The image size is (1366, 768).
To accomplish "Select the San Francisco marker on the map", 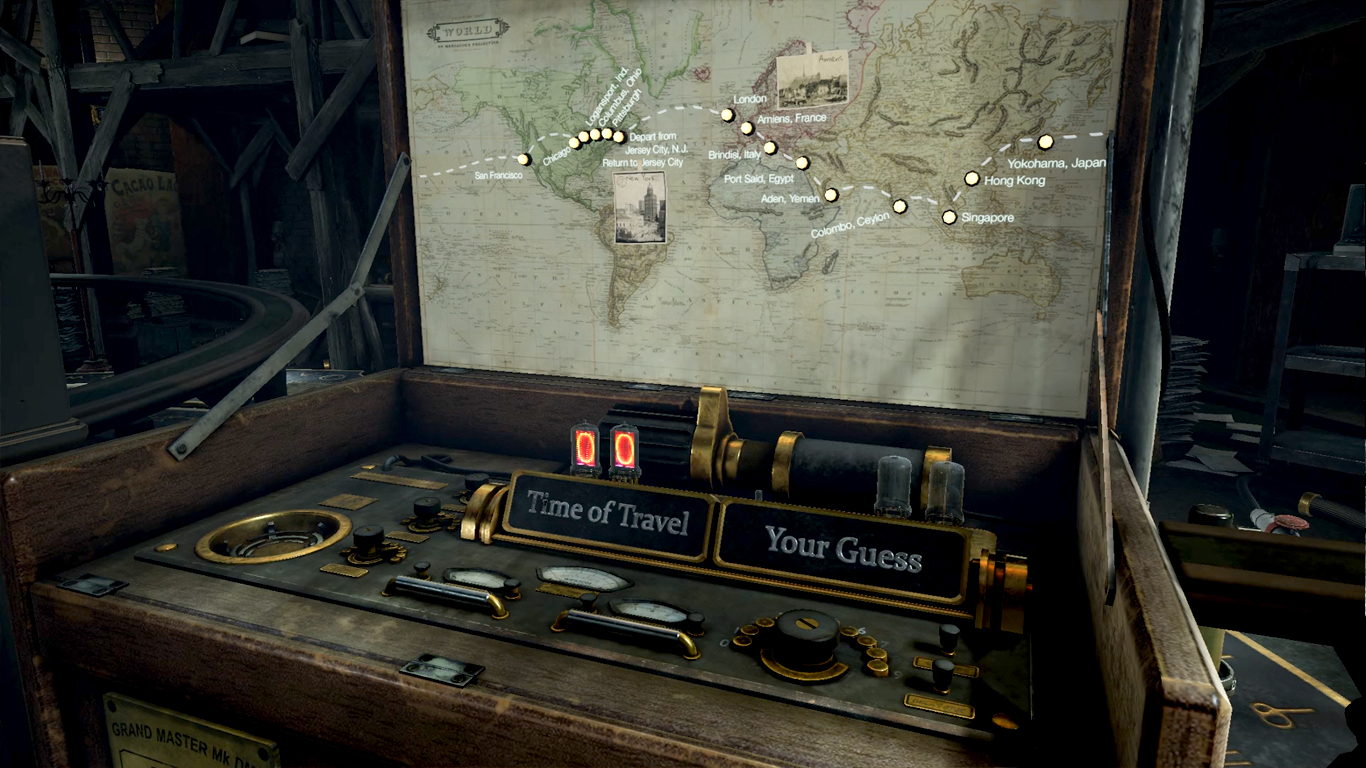I will 523,159.
